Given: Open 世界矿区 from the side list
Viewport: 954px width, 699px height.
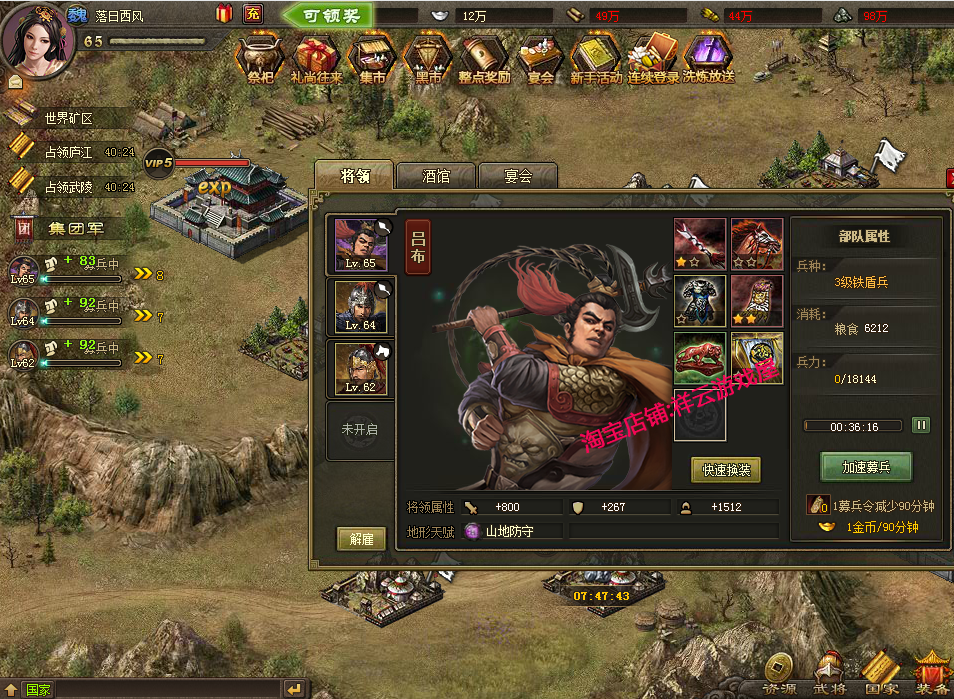Looking at the screenshot, I should click(68, 118).
